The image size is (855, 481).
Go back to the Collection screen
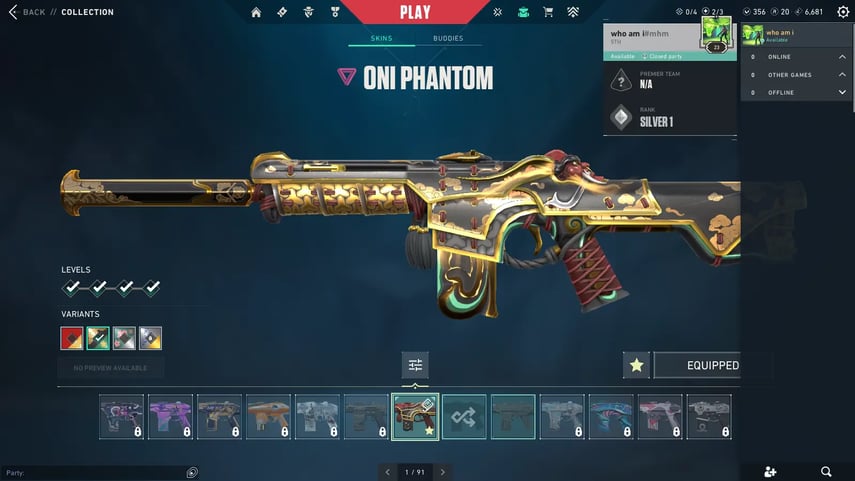pos(28,12)
